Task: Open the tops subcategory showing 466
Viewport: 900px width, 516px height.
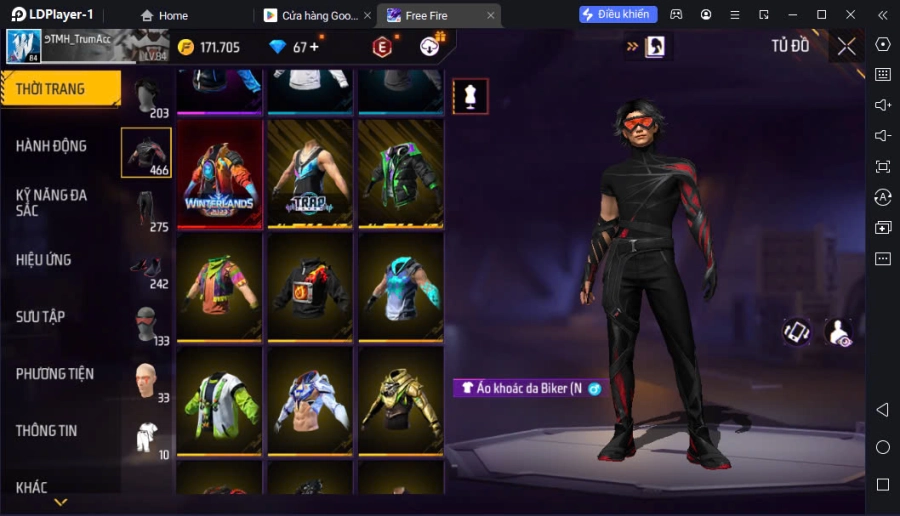Action: pos(146,152)
